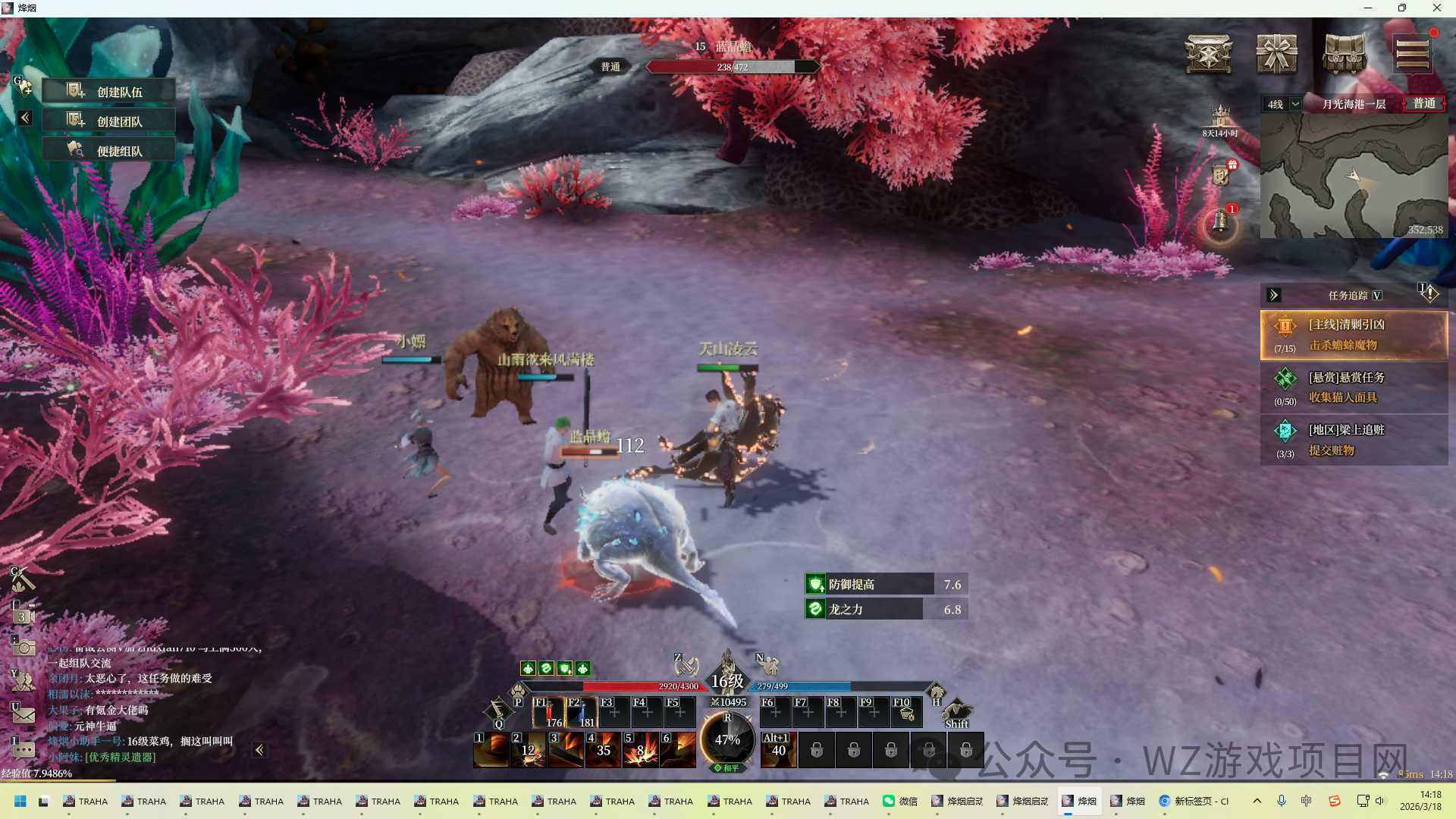Use the blue mana potion slot
1456x819 pixels.
582,713
